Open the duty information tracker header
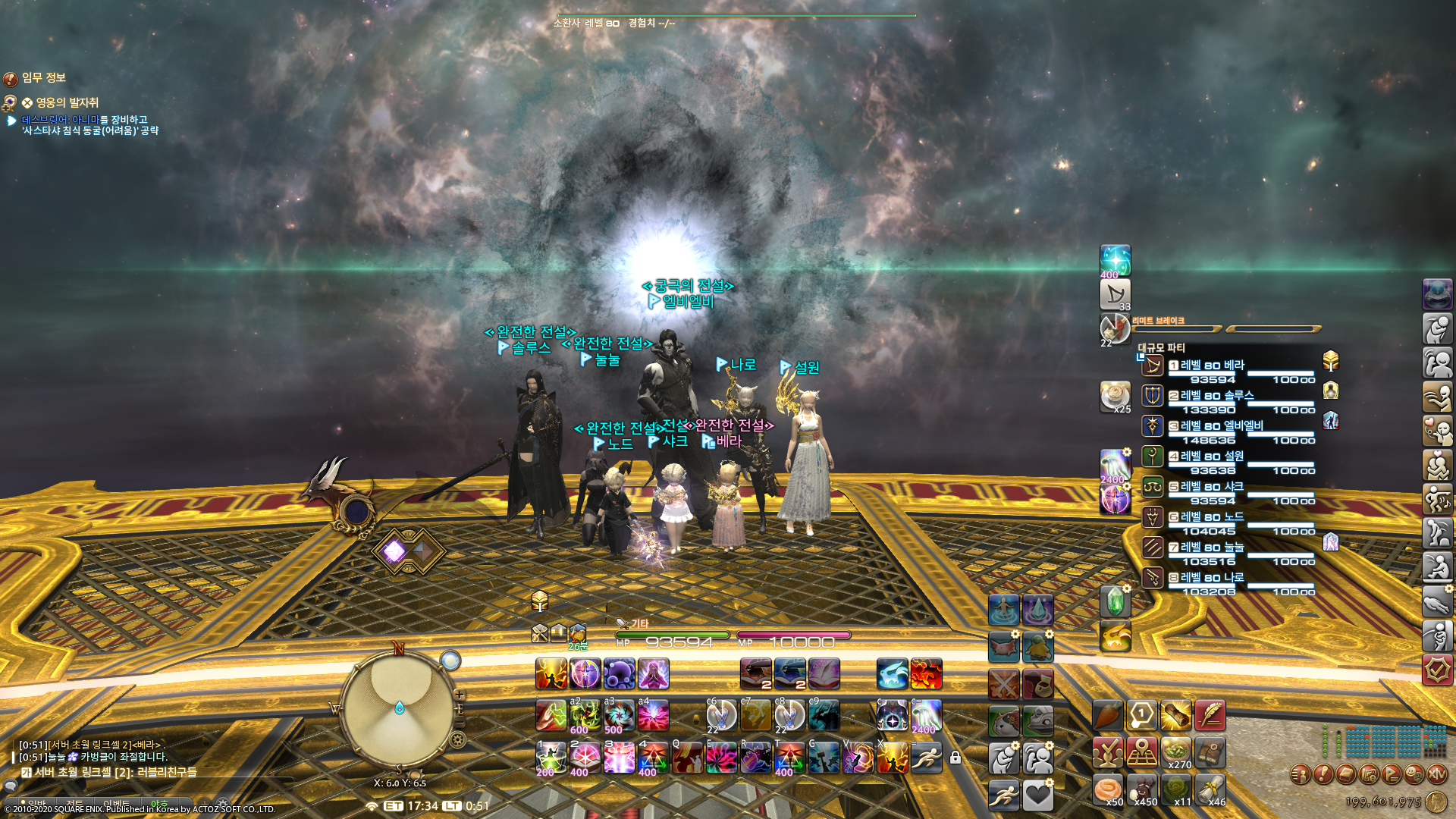This screenshot has height=819, width=1456. pyautogui.click(x=43, y=78)
